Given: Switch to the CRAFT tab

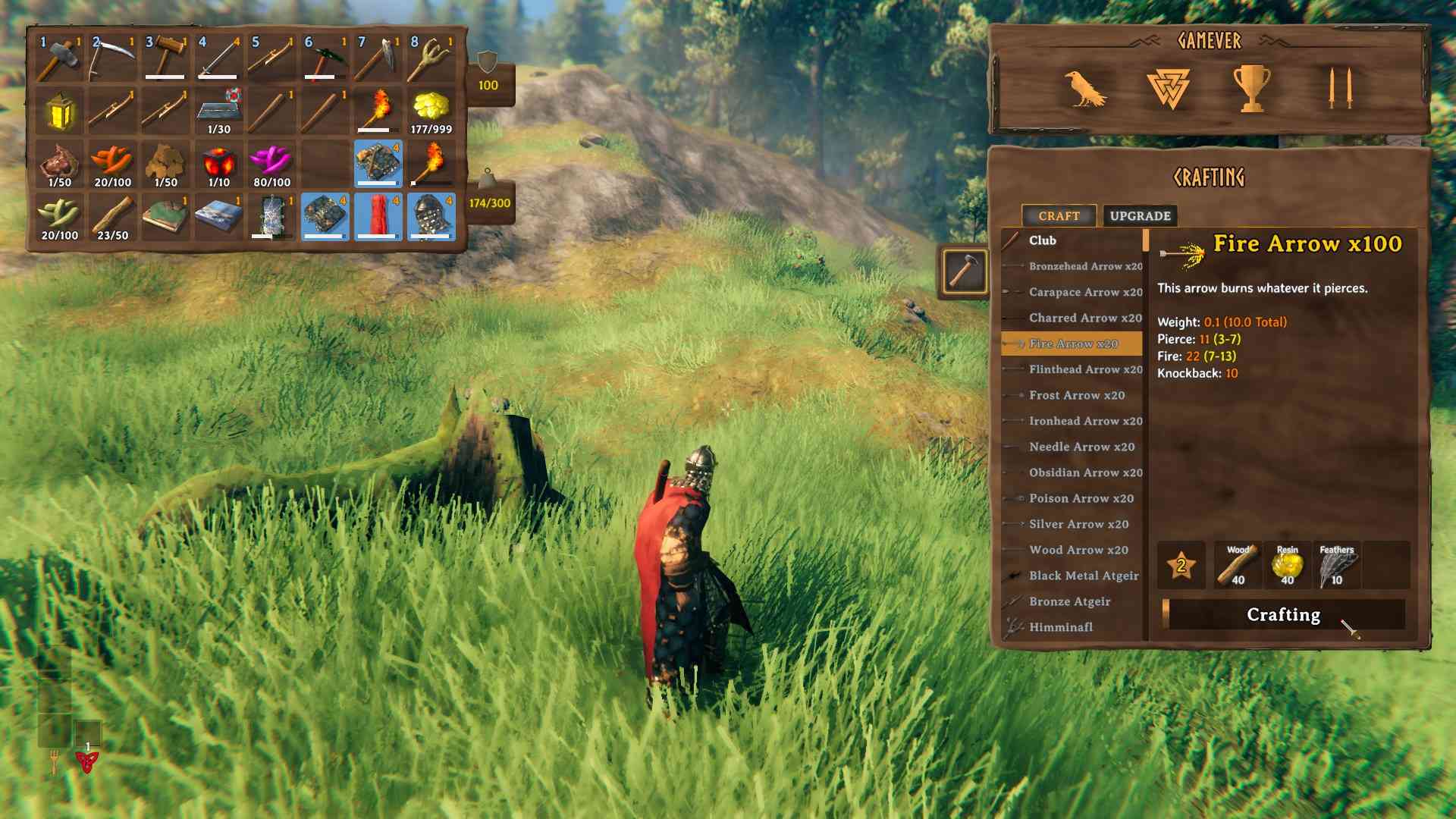Looking at the screenshot, I should click(1059, 216).
